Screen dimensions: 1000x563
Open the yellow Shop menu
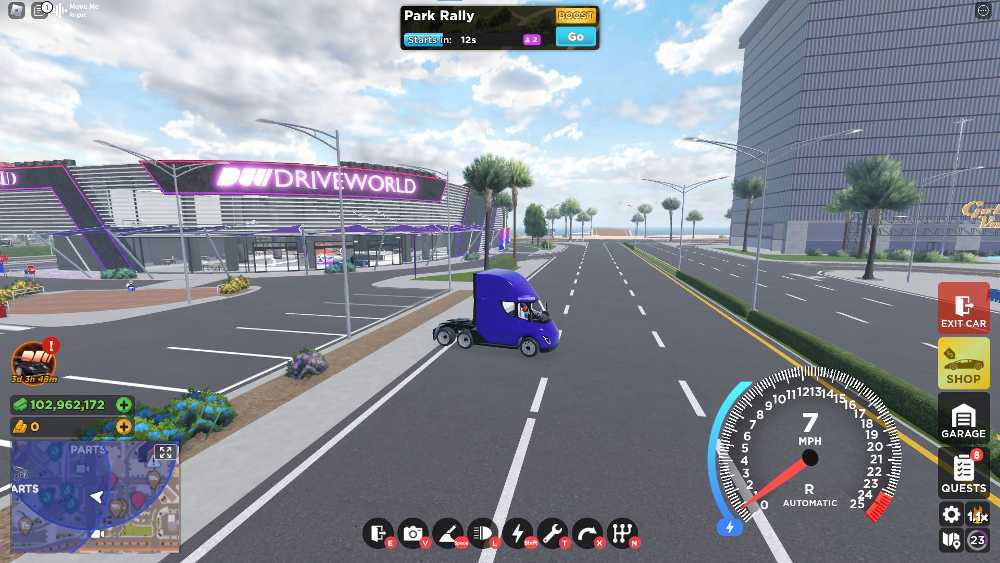[x=963, y=364]
